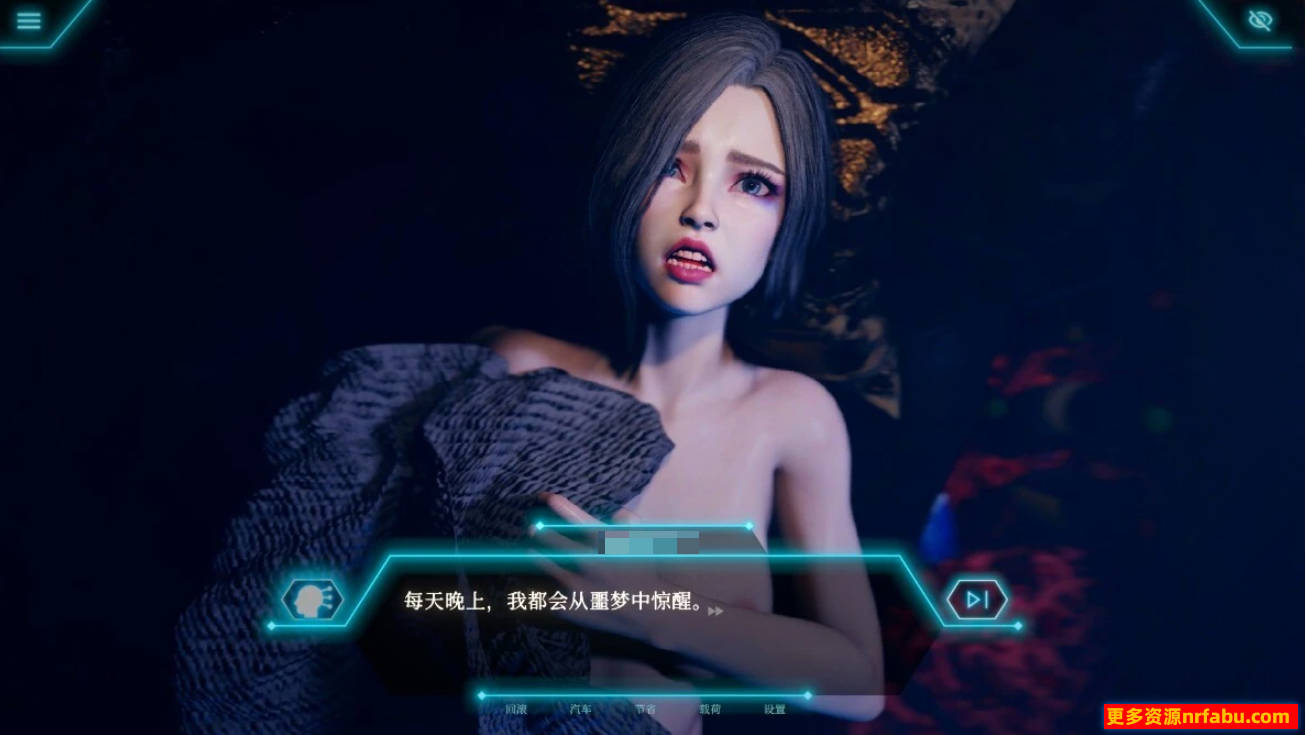The height and width of the screenshot is (735, 1306).
Task: Open the 节省 save screen
Action: [646, 707]
